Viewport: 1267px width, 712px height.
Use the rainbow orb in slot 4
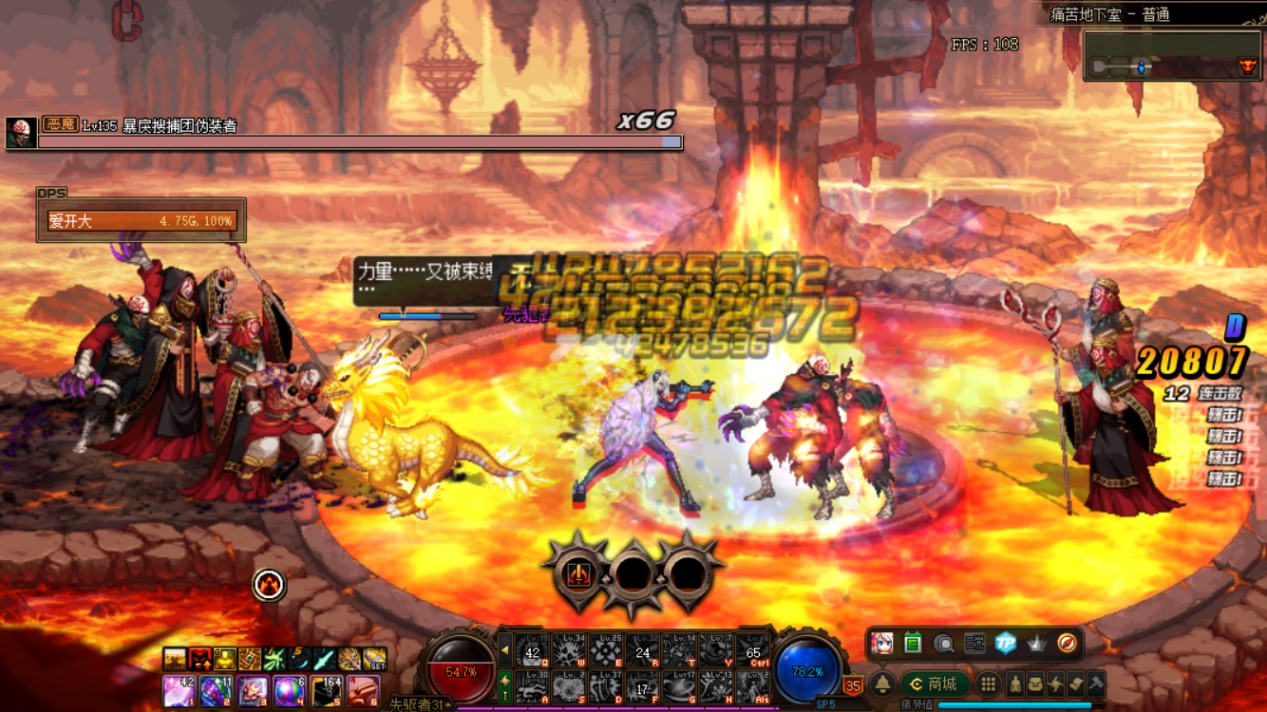289,690
